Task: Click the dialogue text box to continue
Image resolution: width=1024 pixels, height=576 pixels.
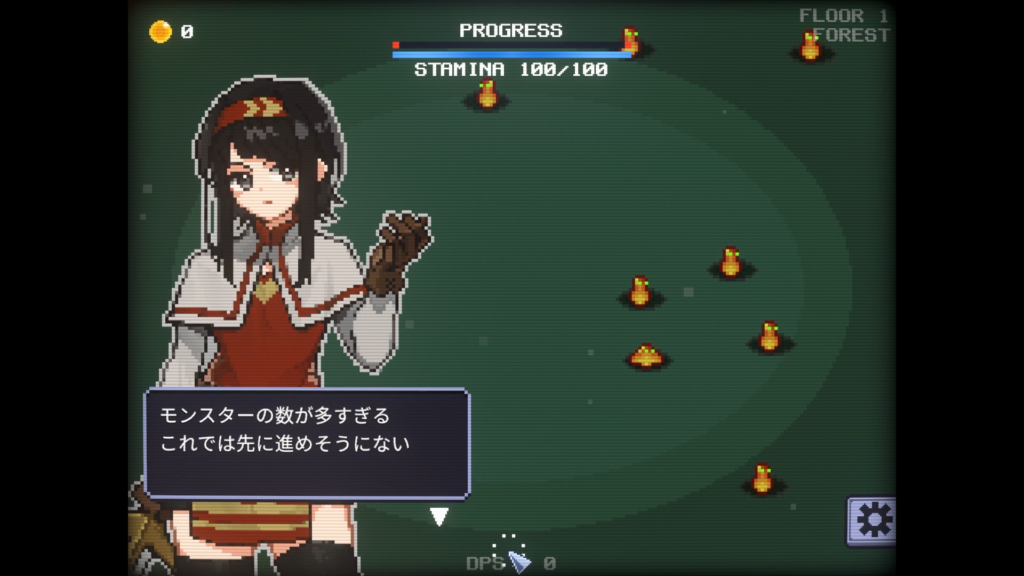Action: tap(307, 442)
